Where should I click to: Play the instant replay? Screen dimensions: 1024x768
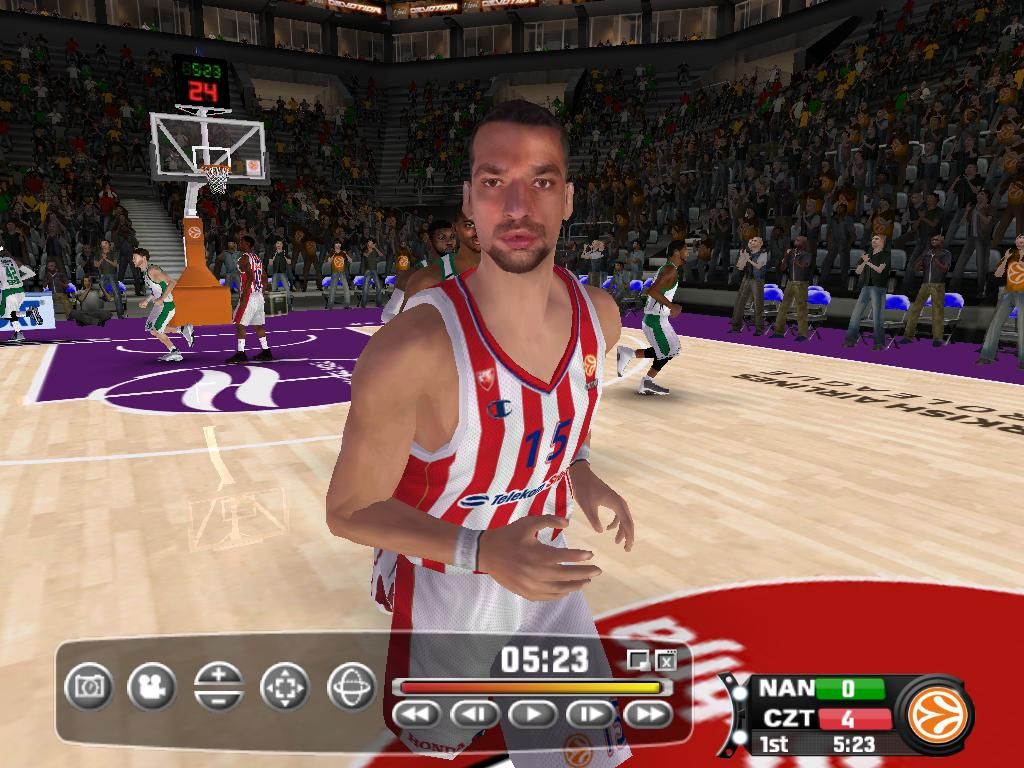[x=533, y=714]
